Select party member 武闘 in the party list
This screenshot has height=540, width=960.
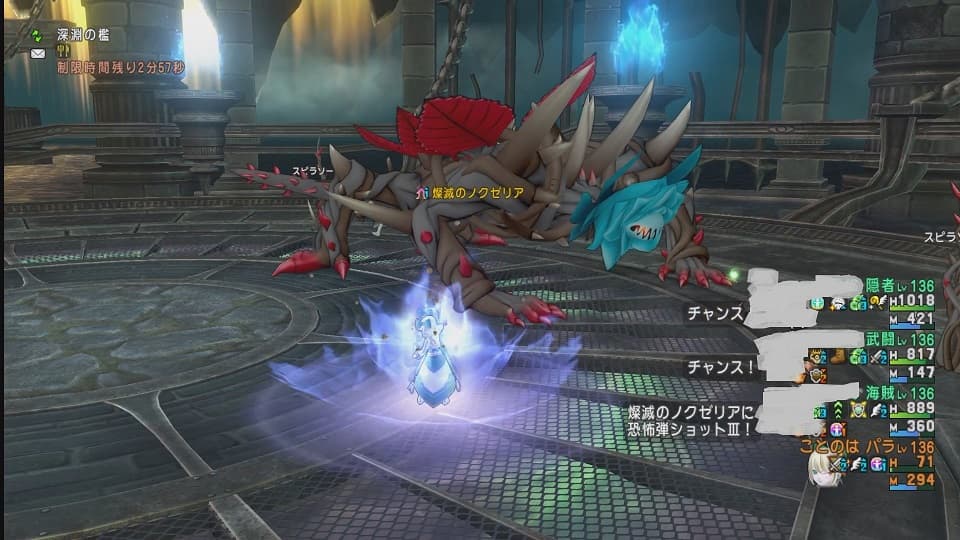882,339
